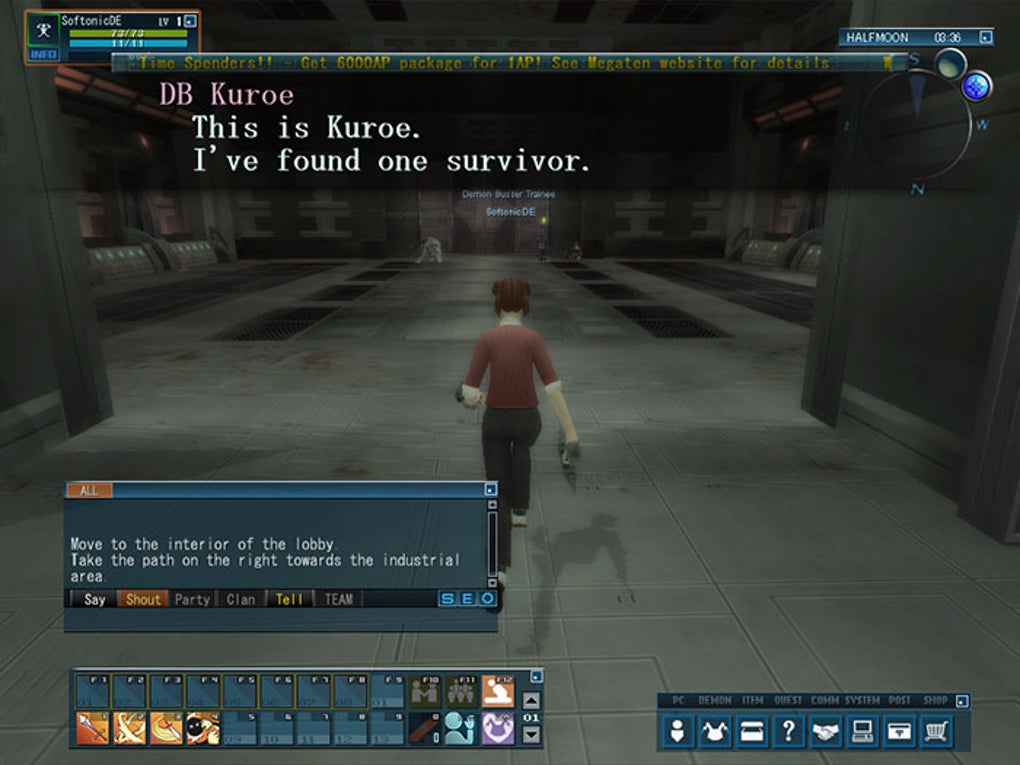Screen dimensions: 1020x765
Task: Switch chat channel to Say
Action: point(95,599)
